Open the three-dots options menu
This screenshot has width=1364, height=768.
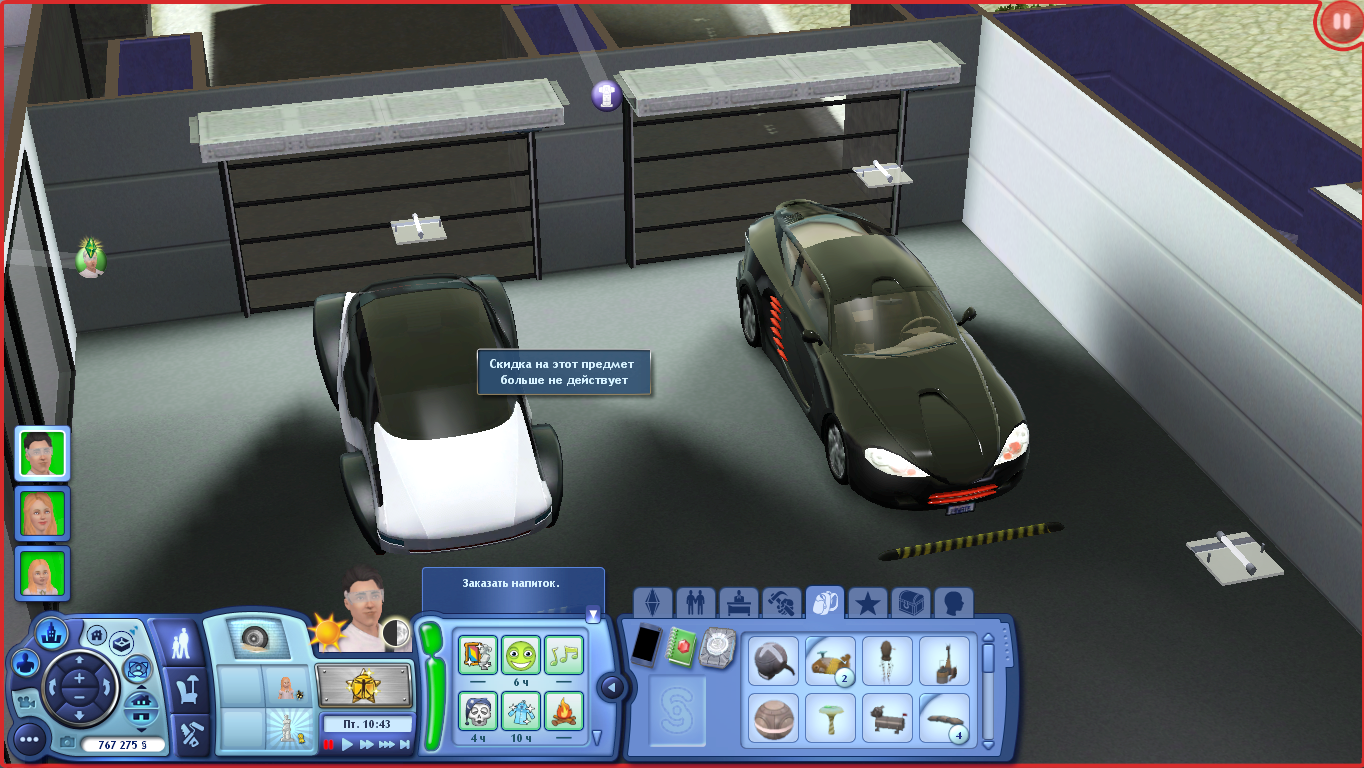tap(30, 740)
